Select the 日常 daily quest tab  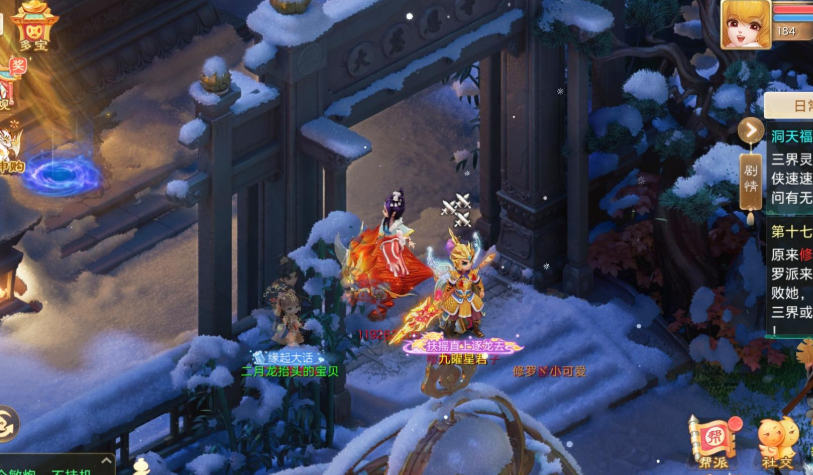click(797, 105)
